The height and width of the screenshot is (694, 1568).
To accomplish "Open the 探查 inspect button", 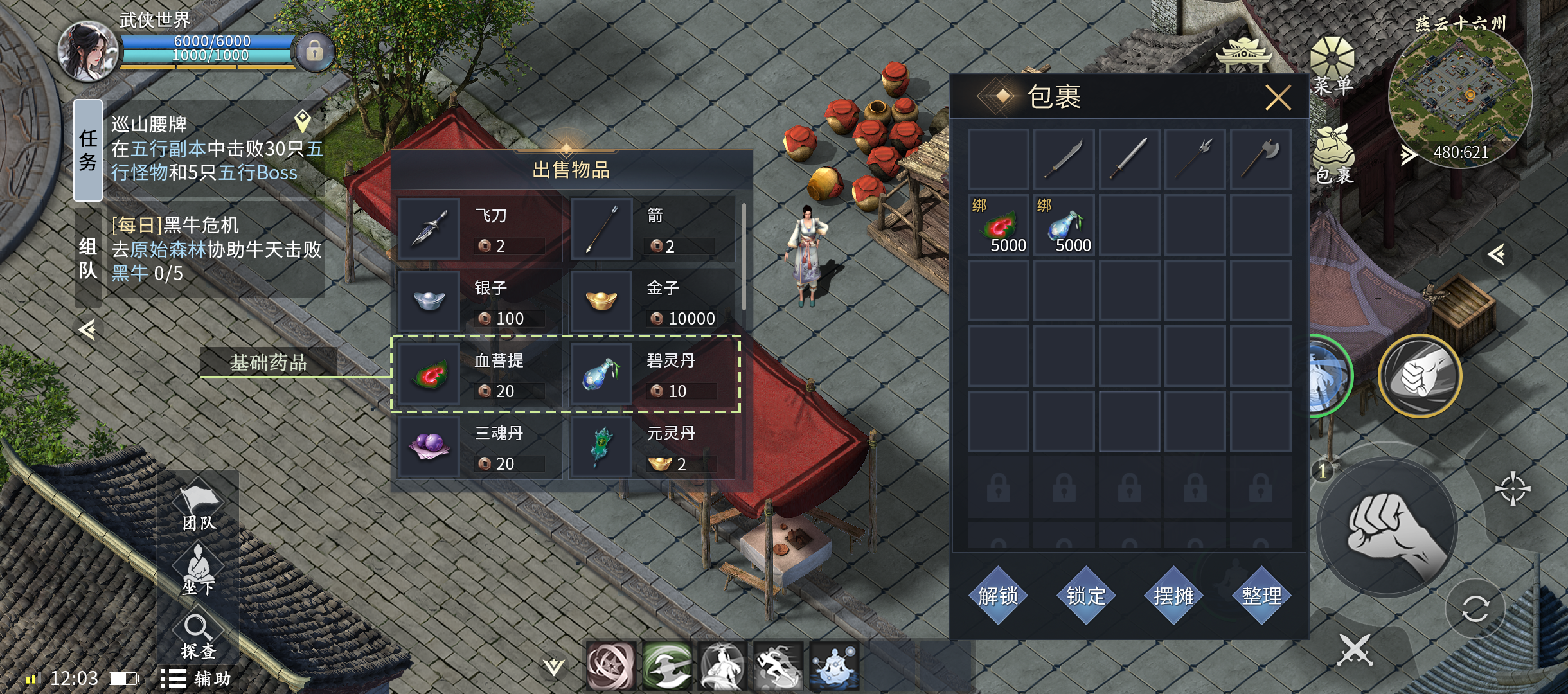I will coord(198,636).
